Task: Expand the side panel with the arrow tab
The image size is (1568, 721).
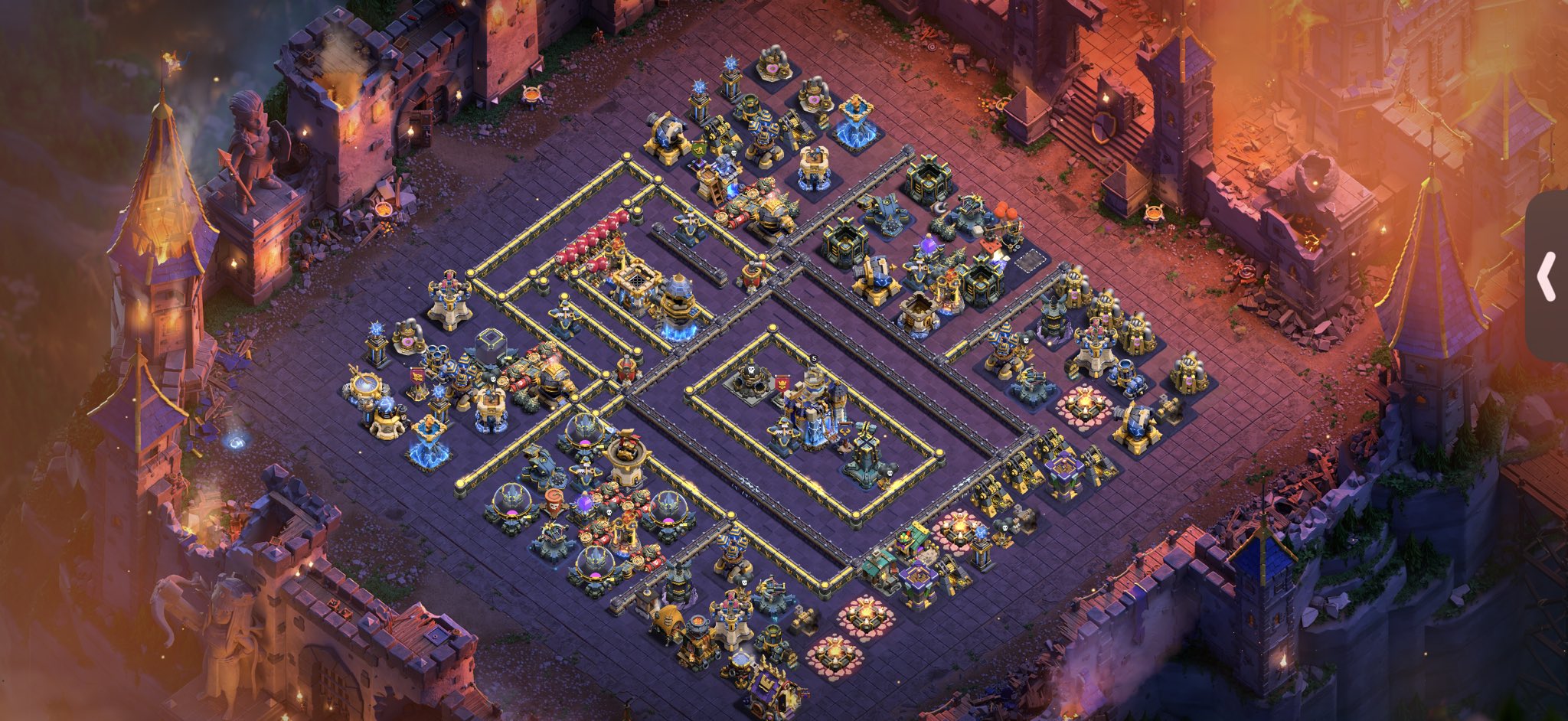Action: coord(1547,276)
